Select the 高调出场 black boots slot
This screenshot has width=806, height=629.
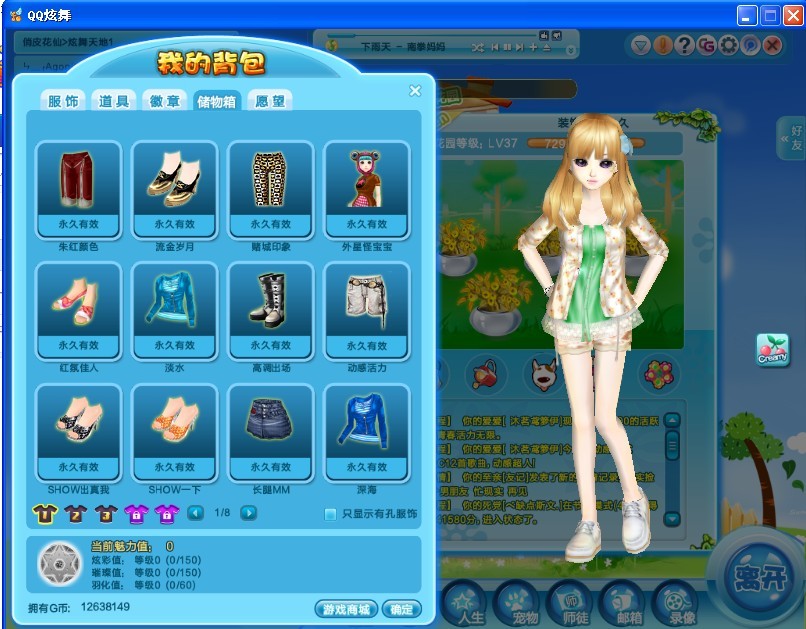point(271,308)
